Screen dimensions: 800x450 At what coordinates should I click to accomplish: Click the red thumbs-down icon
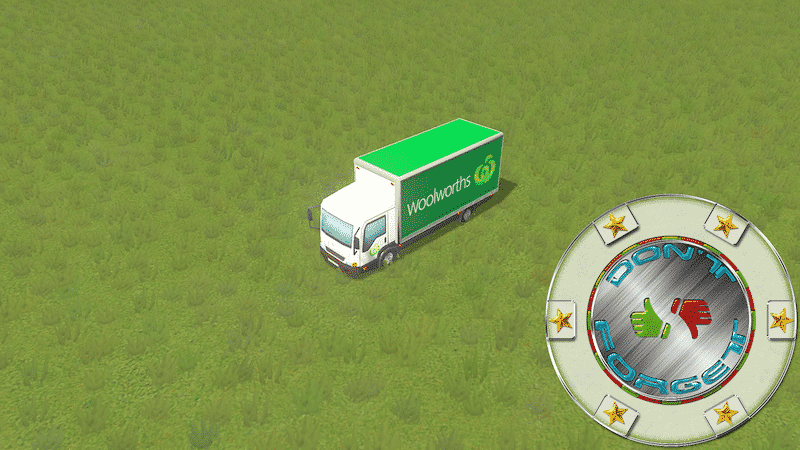691,316
